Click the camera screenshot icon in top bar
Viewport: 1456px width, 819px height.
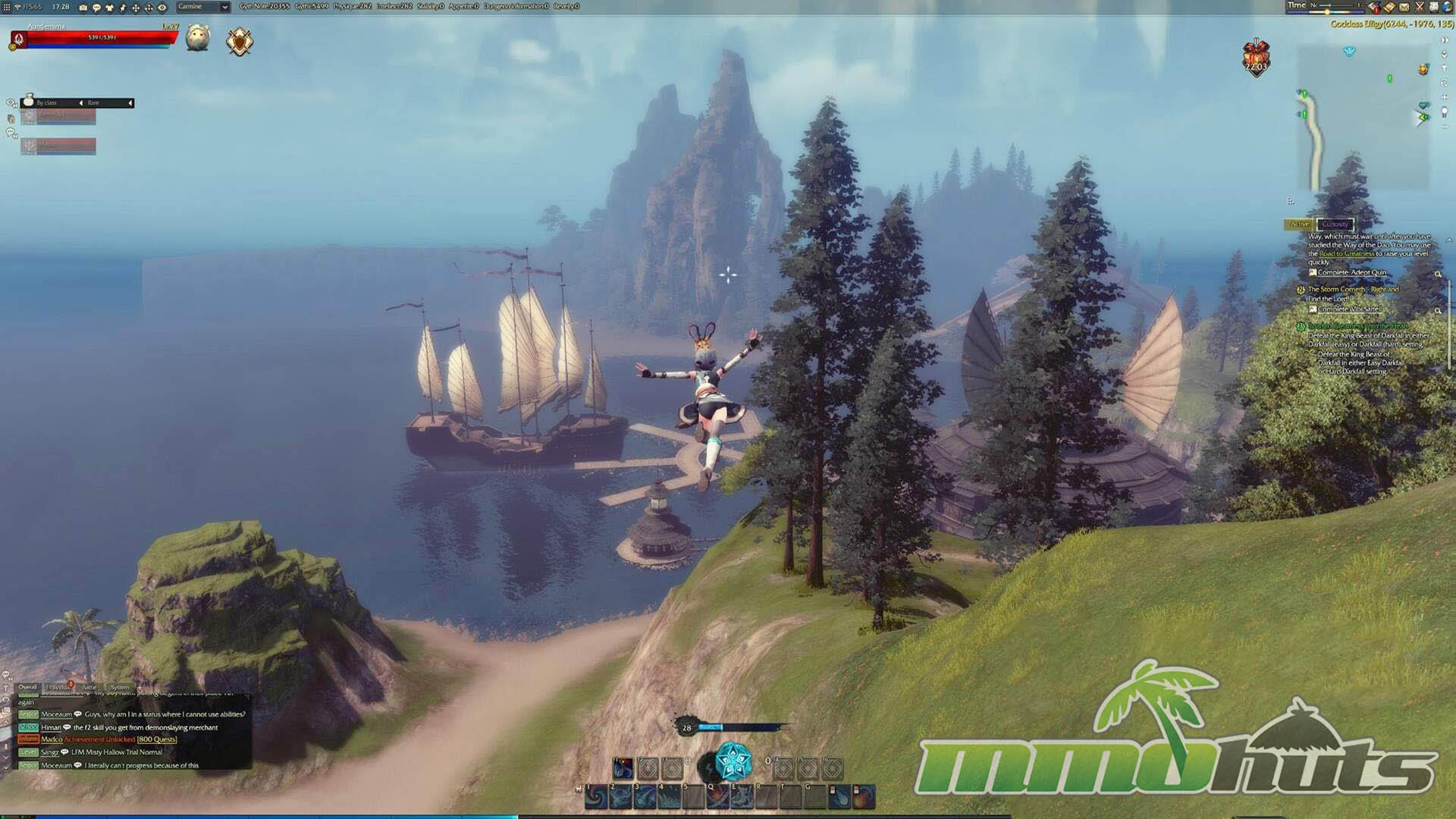(83, 8)
